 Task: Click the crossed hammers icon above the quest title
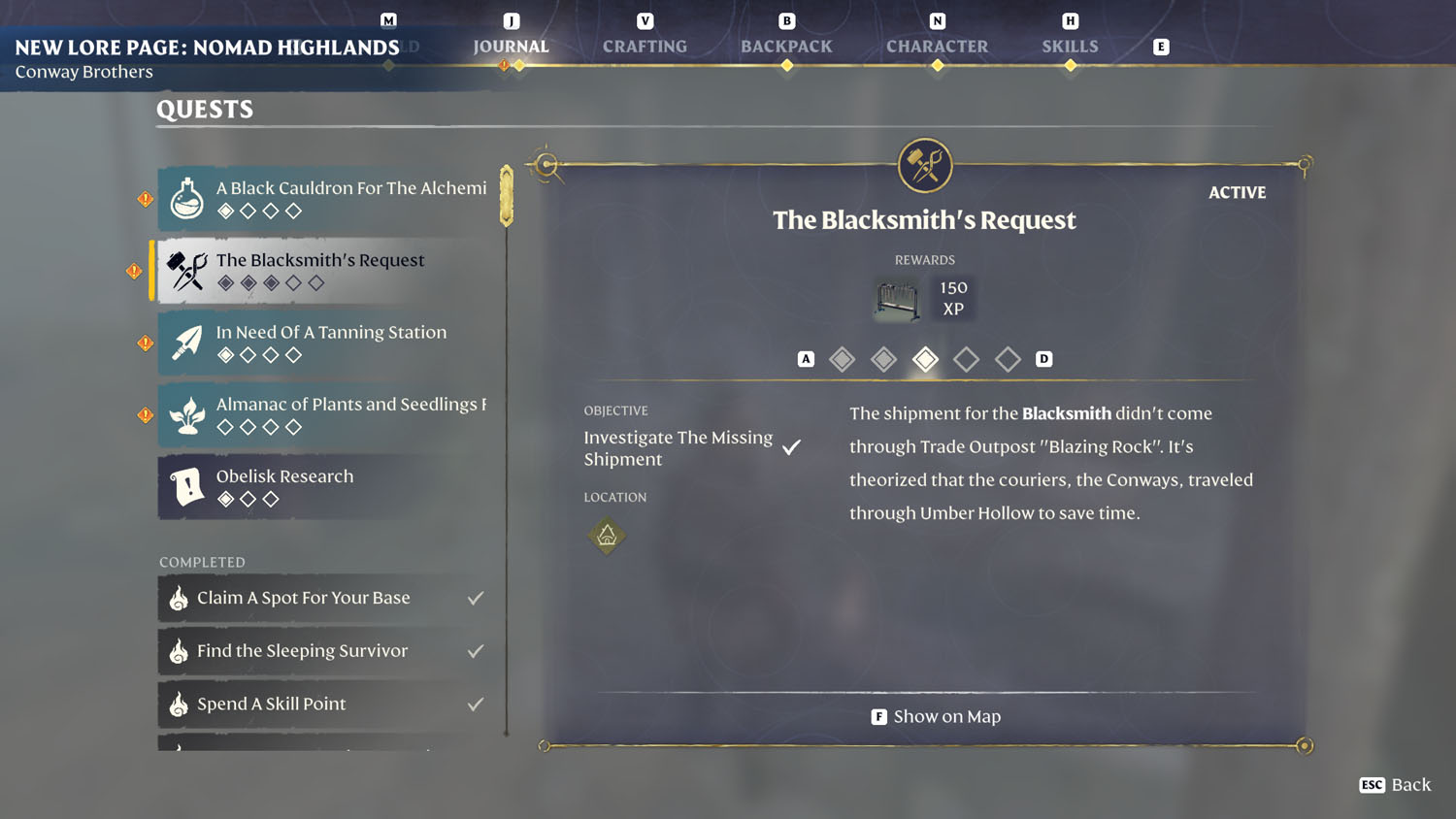pos(925,164)
